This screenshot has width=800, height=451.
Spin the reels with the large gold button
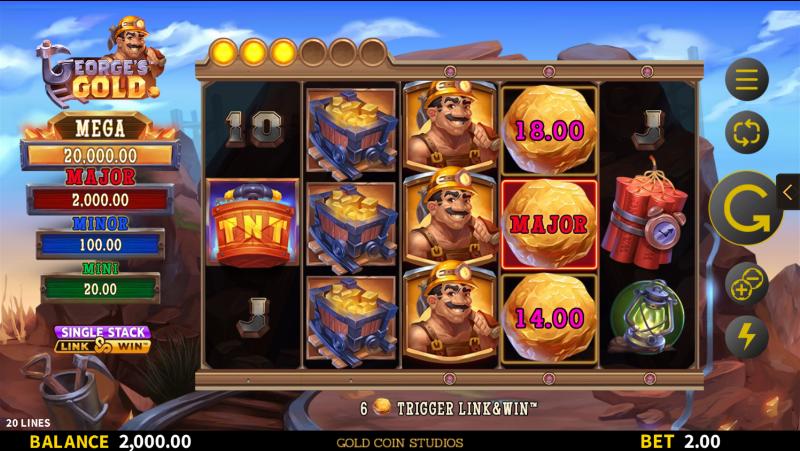pyautogui.click(x=745, y=208)
